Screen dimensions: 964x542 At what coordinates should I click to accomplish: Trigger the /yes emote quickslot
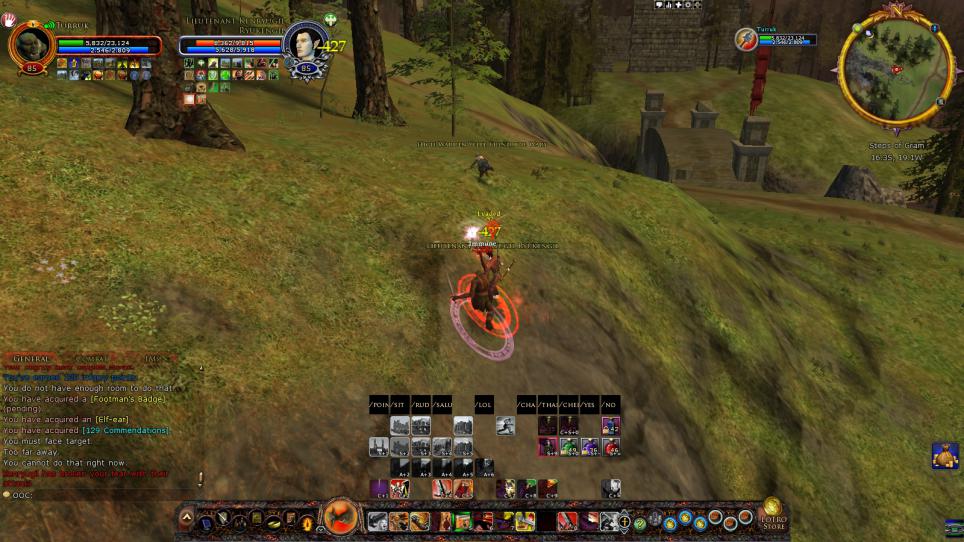pyautogui.click(x=589, y=404)
